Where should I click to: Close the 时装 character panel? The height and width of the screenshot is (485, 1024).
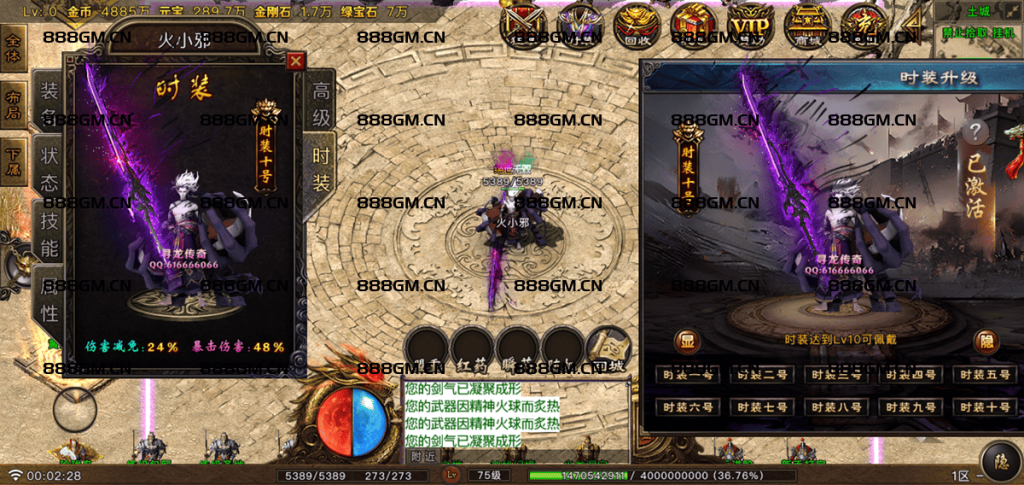(x=295, y=61)
